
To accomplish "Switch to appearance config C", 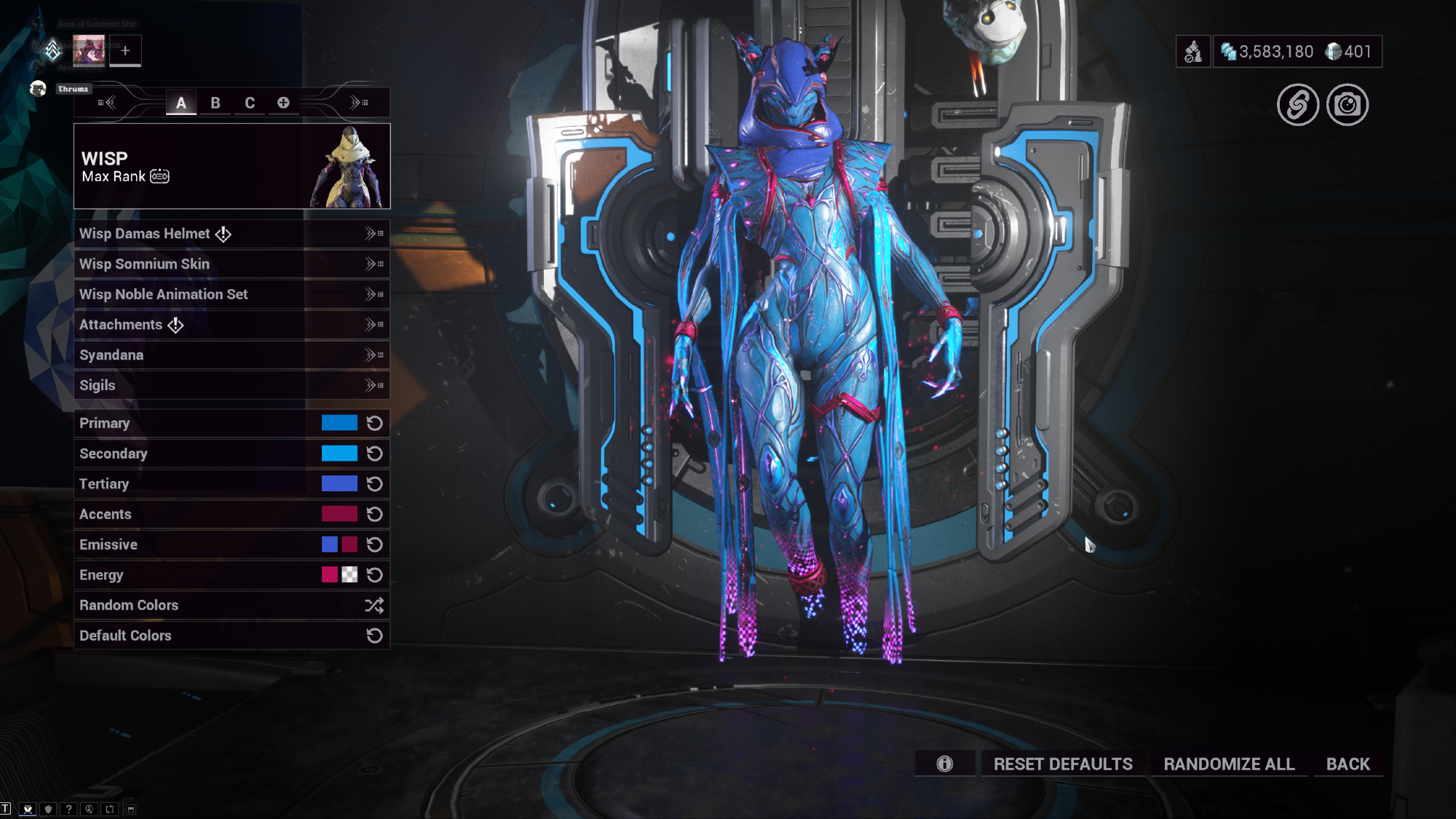I will point(250,103).
